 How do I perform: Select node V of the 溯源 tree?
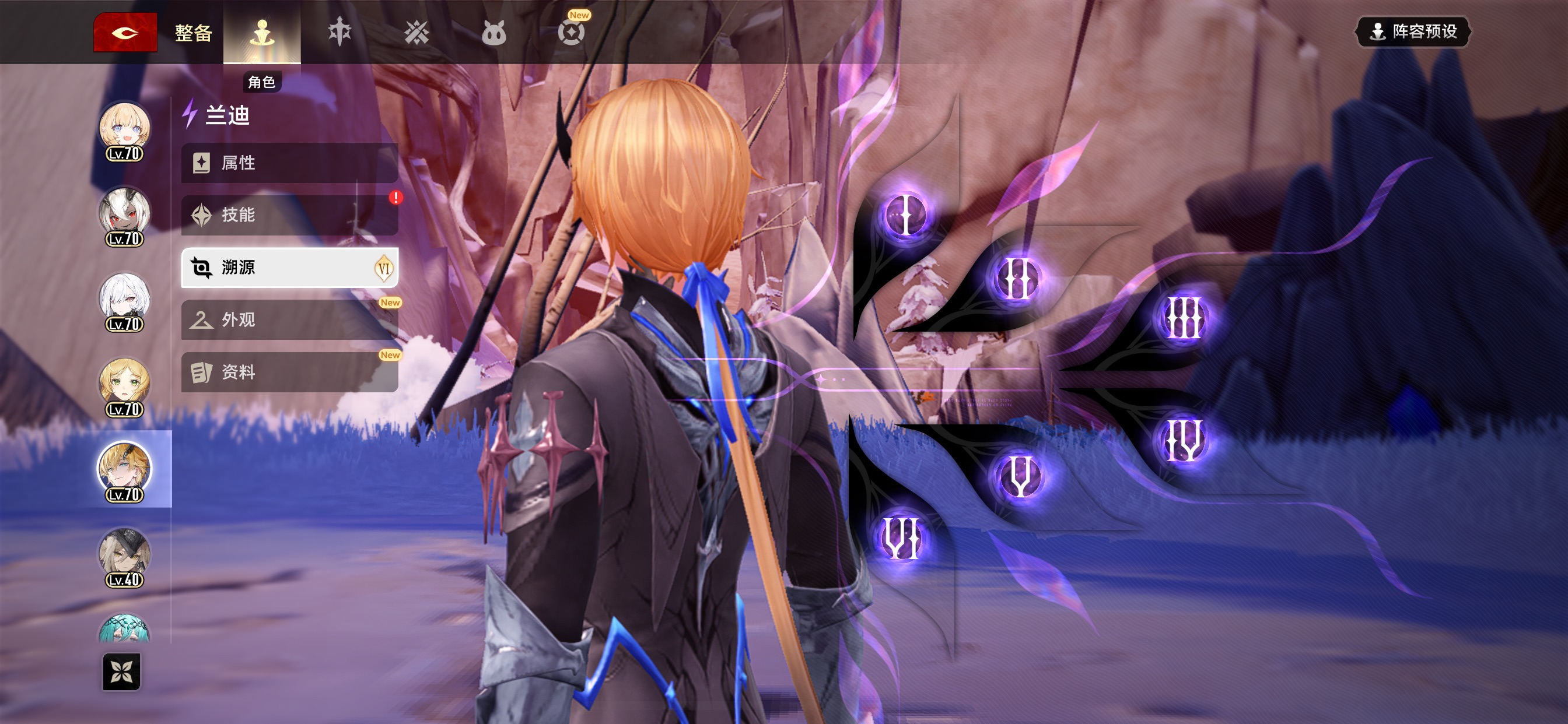pyautogui.click(x=1020, y=476)
